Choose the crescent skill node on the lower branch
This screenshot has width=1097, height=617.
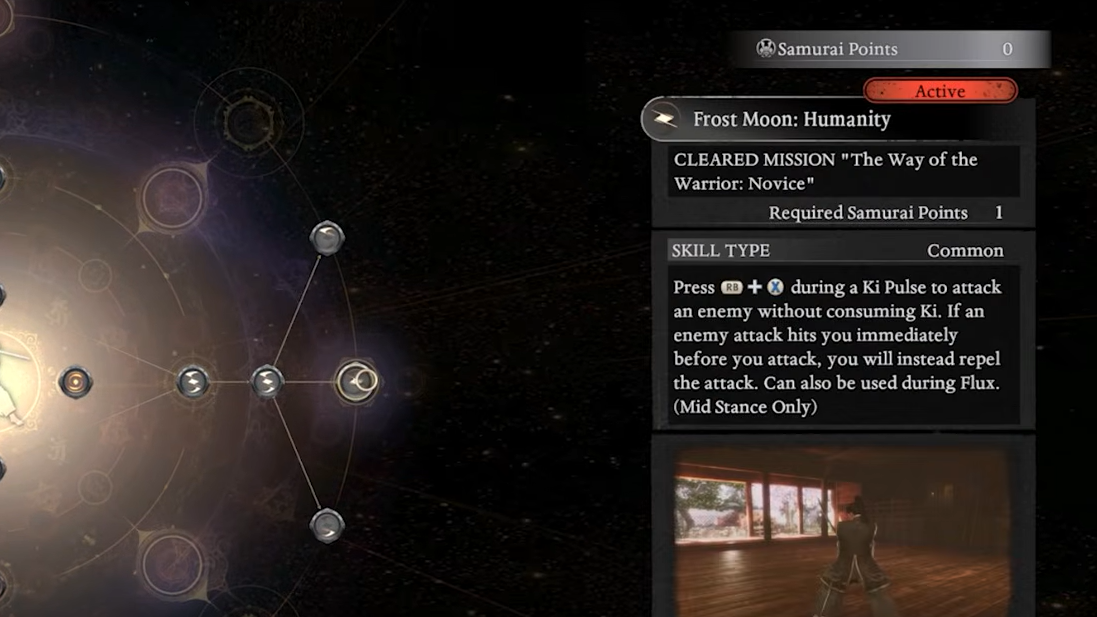click(x=327, y=525)
